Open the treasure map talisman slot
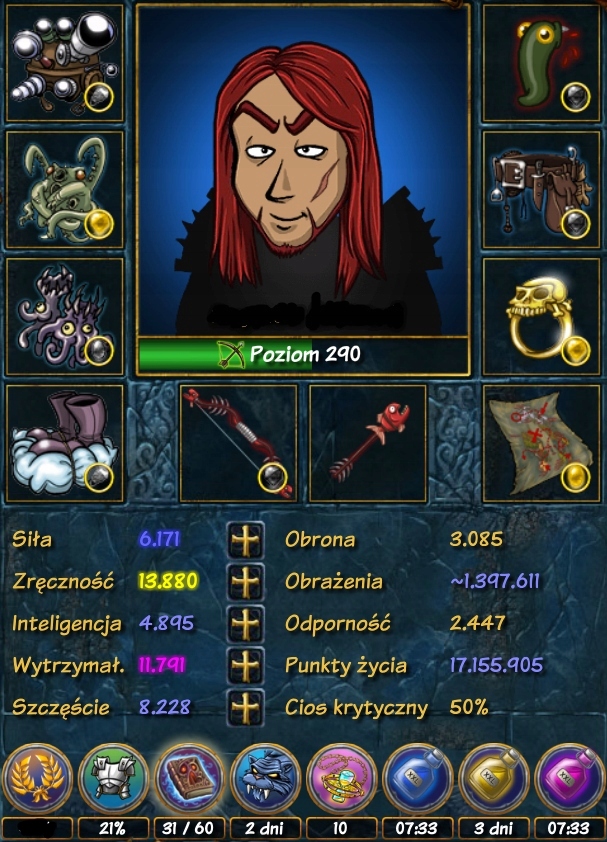The width and height of the screenshot is (607, 842). coord(541,443)
